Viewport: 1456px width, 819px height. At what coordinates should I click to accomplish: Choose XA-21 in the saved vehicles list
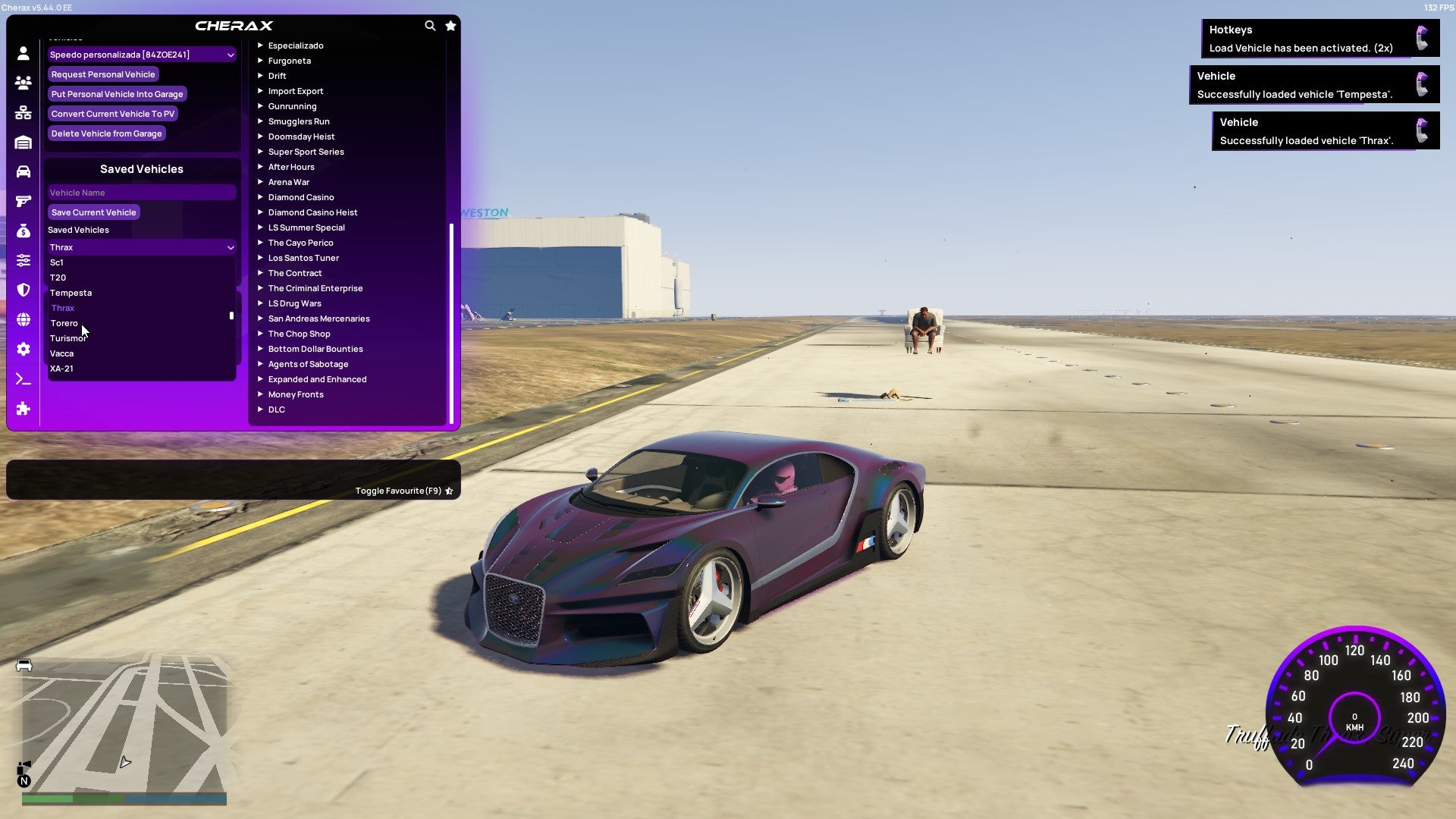[x=61, y=369]
